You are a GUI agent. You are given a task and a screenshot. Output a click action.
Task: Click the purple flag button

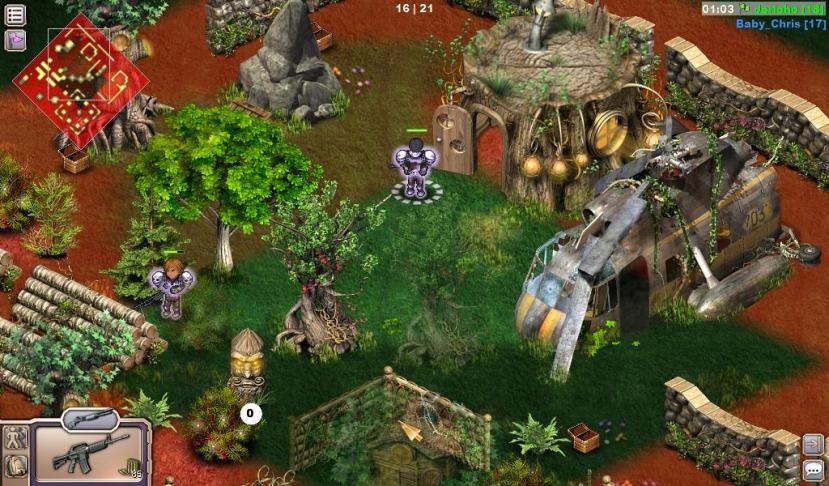15,39
